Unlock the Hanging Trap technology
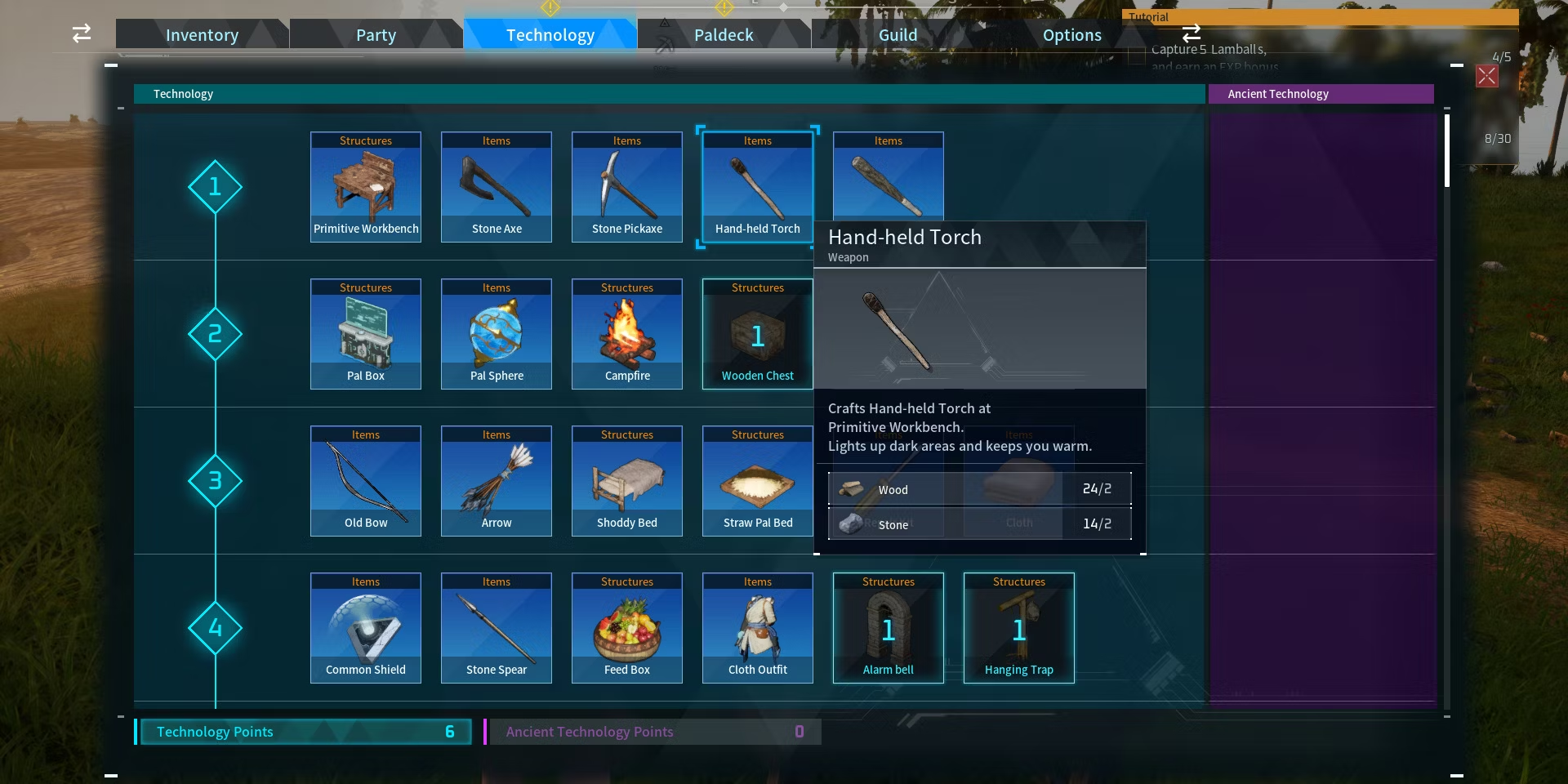Viewport: 1568px width, 784px height. (x=1019, y=628)
